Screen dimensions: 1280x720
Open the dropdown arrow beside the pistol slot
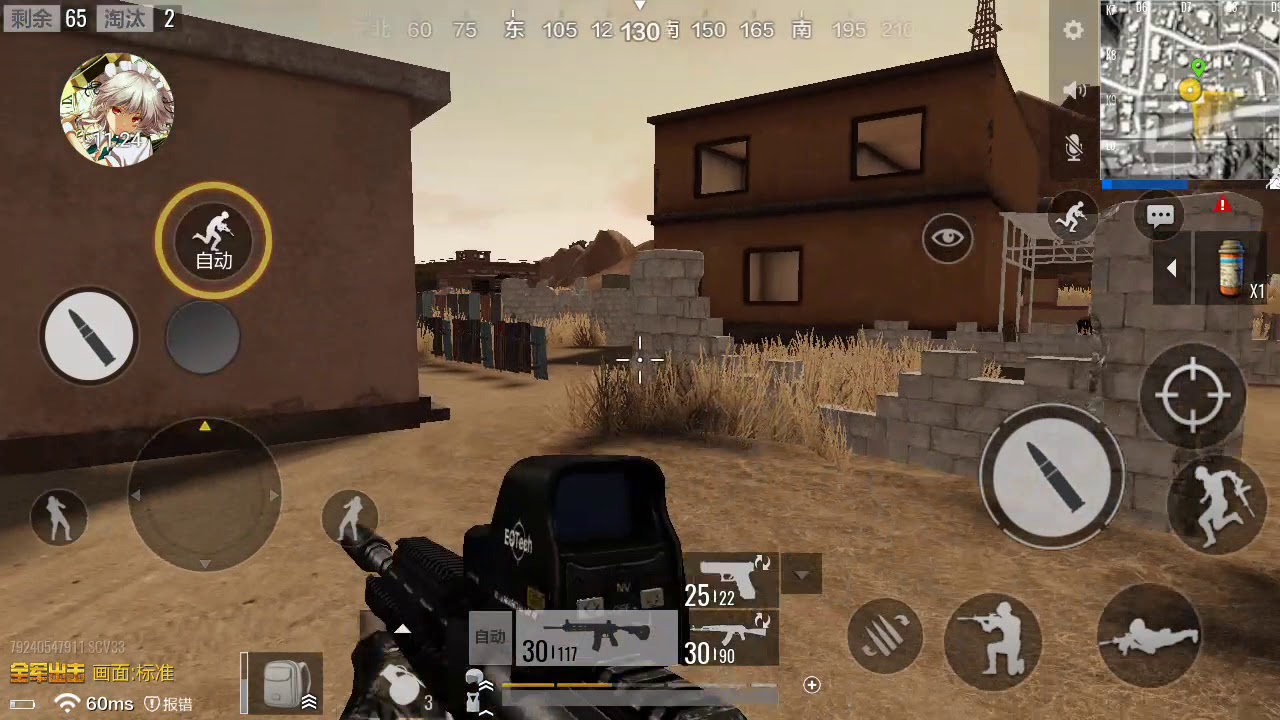(x=800, y=574)
